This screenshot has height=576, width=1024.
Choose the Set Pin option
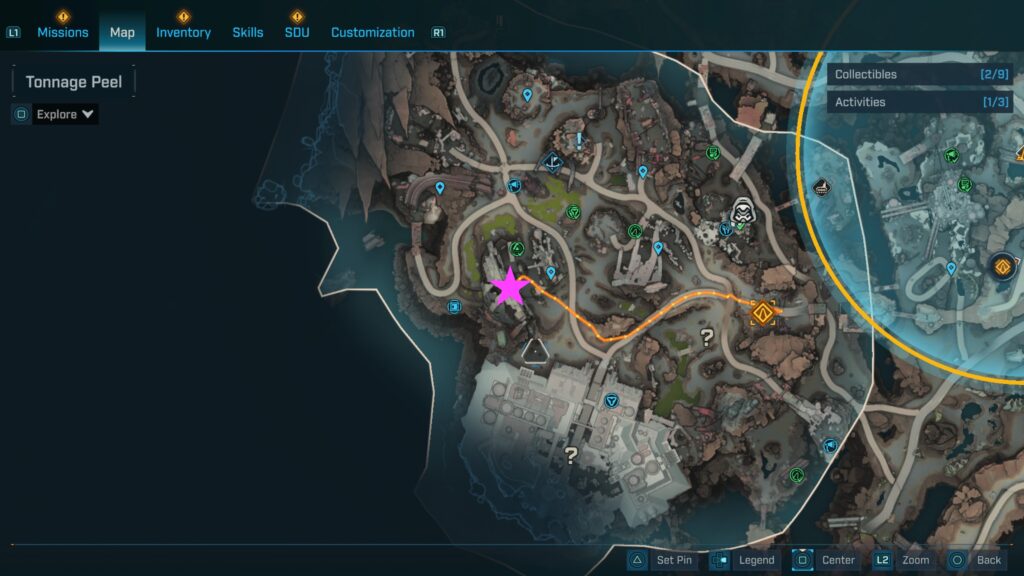(661, 560)
